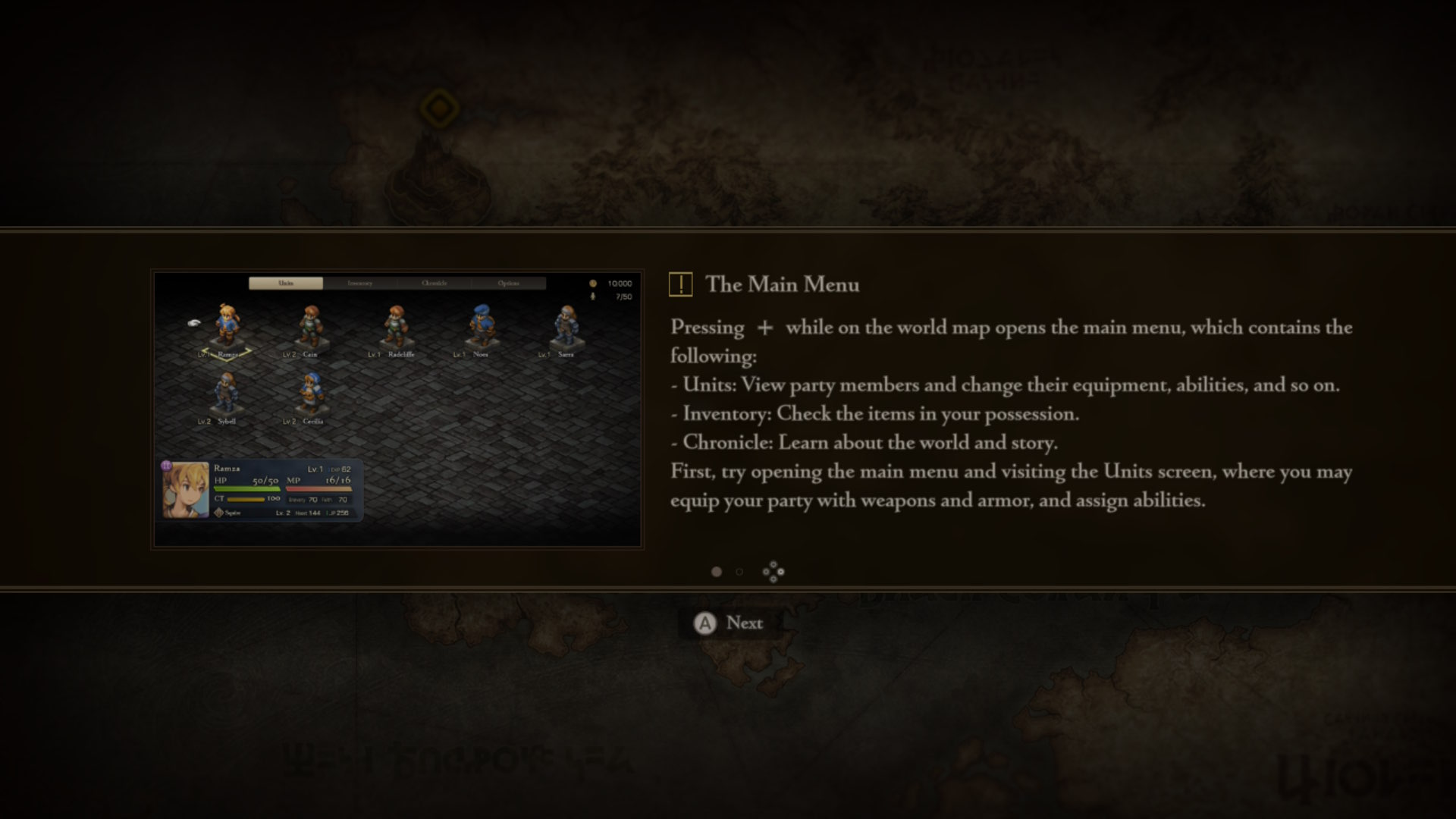Image resolution: width=1456 pixels, height=819 pixels.
Task: Click the main menu tutorial preview image
Action: [397, 409]
